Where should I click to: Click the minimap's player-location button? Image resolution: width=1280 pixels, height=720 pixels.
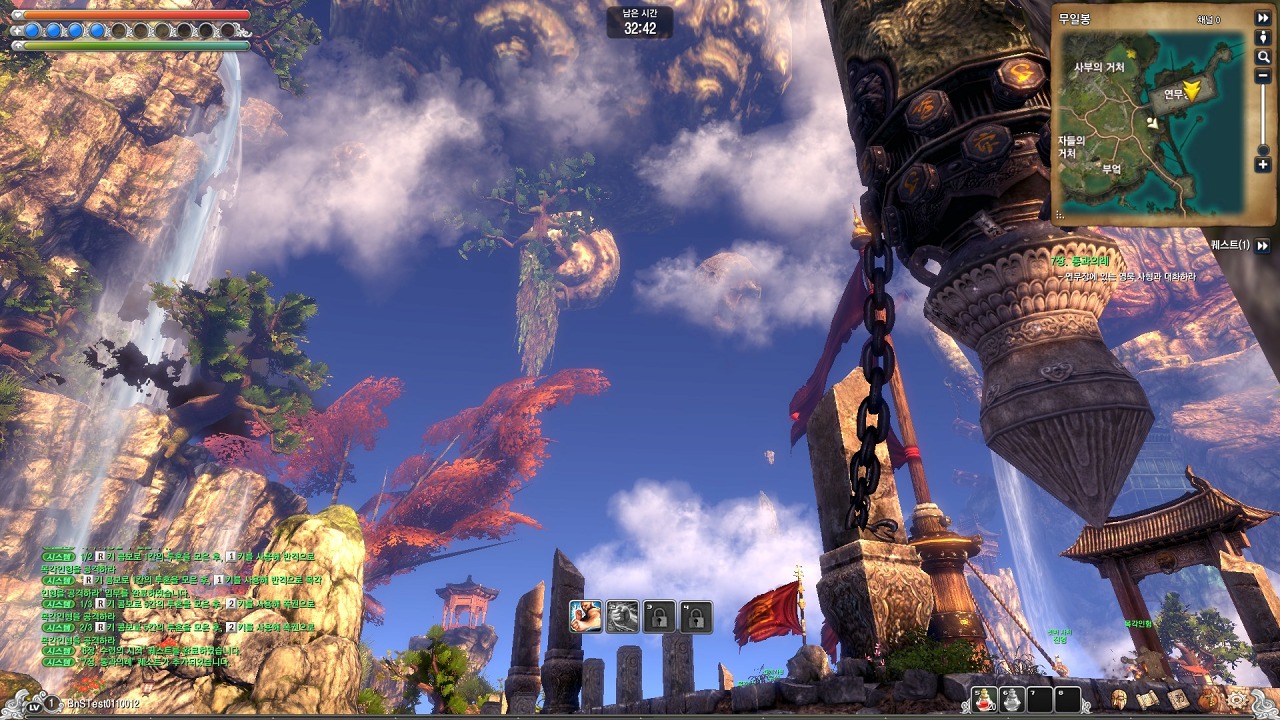[x=1263, y=37]
